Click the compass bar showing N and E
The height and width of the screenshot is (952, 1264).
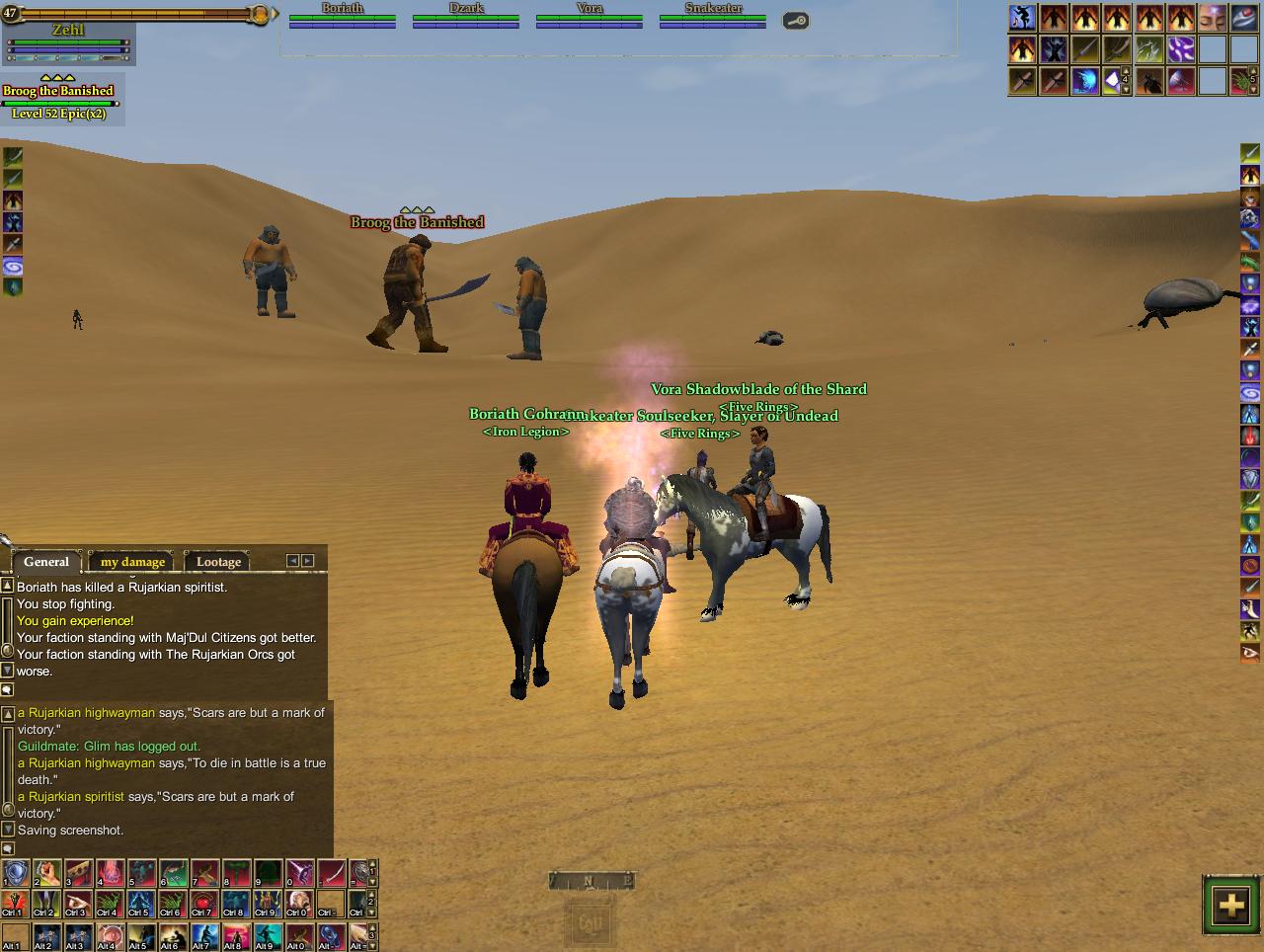591,881
